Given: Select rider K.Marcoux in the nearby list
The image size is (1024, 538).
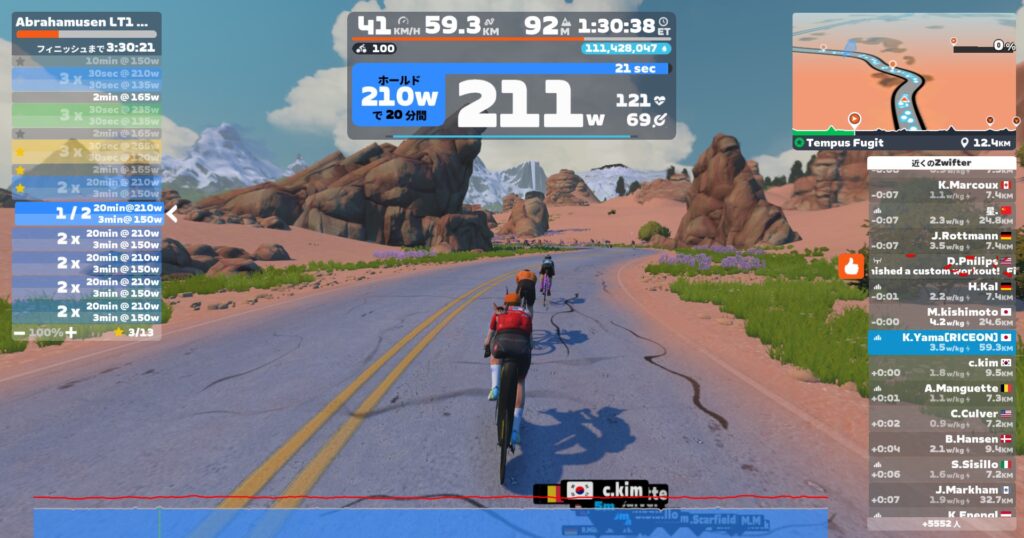Looking at the screenshot, I should pyautogui.click(x=941, y=190).
